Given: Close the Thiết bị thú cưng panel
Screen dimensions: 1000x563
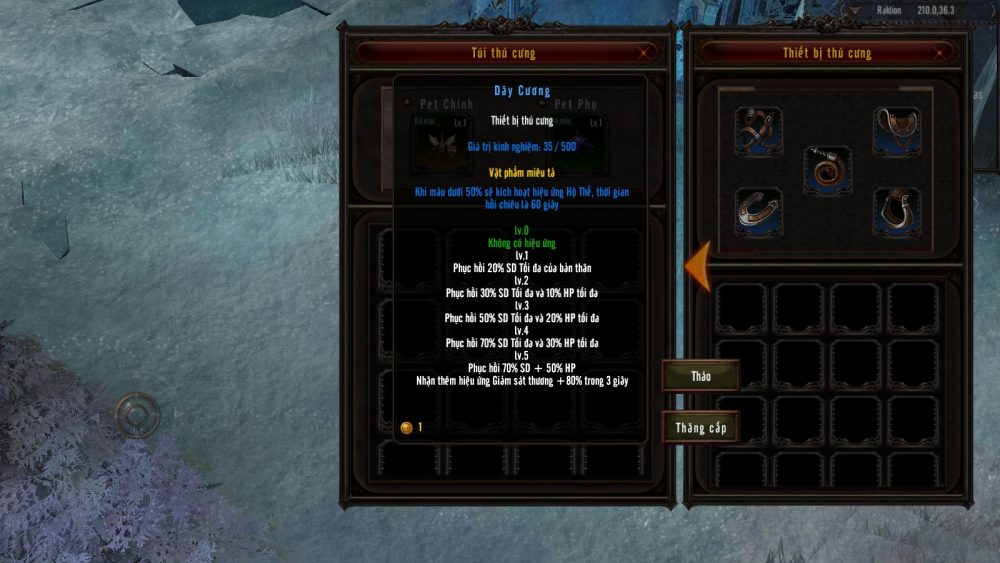Looking at the screenshot, I should point(939,52).
